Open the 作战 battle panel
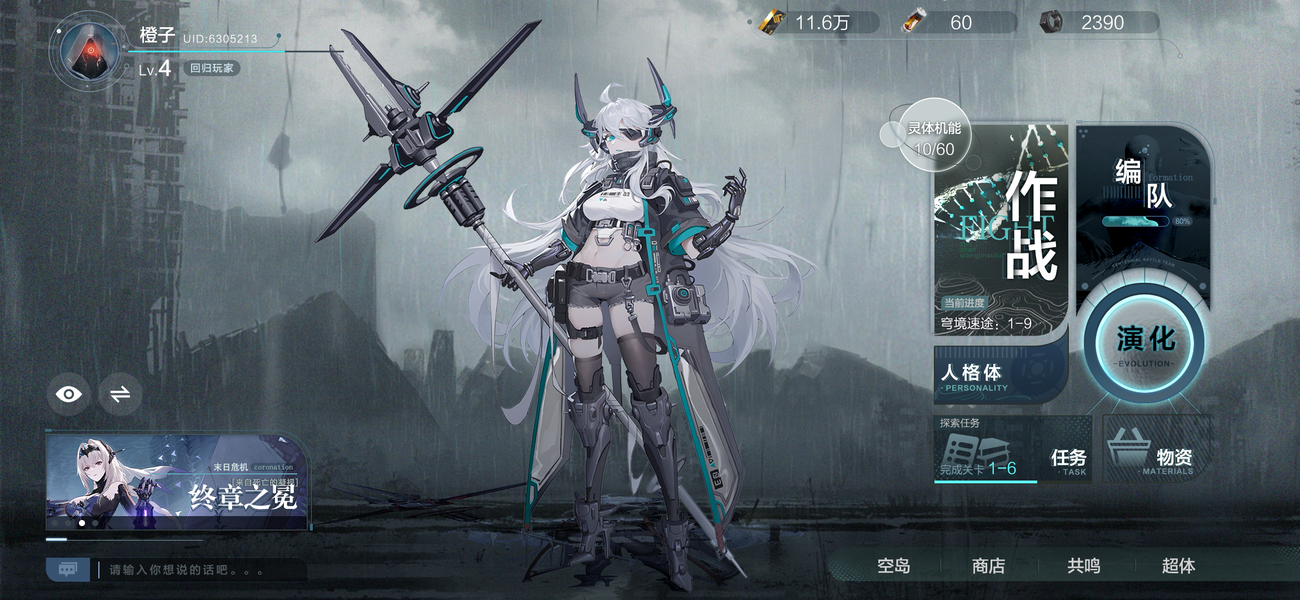The height and width of the screenshot is (600, 1300). coord(1000,225)
